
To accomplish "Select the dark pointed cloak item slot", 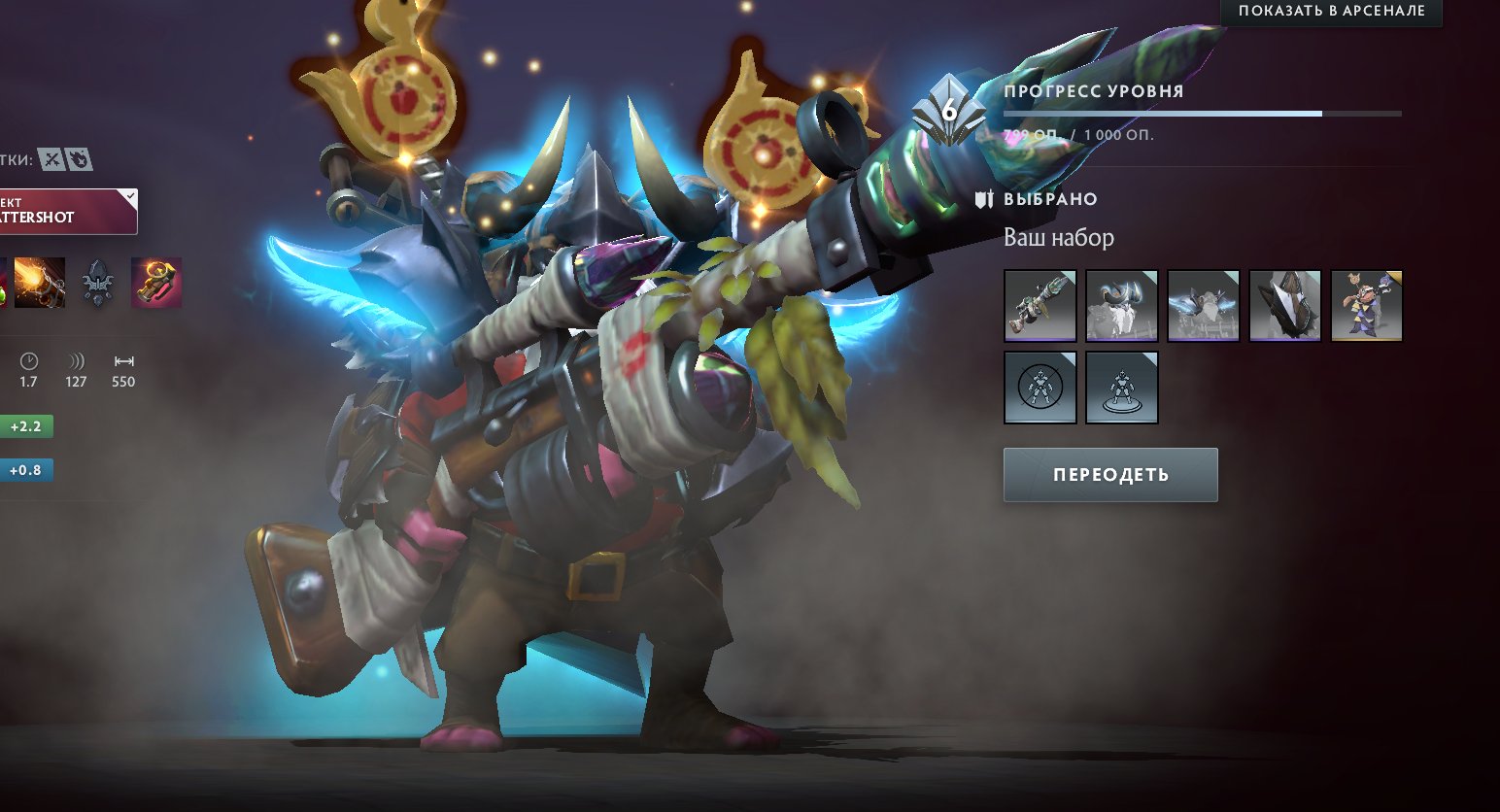I will pos(1284,306).
